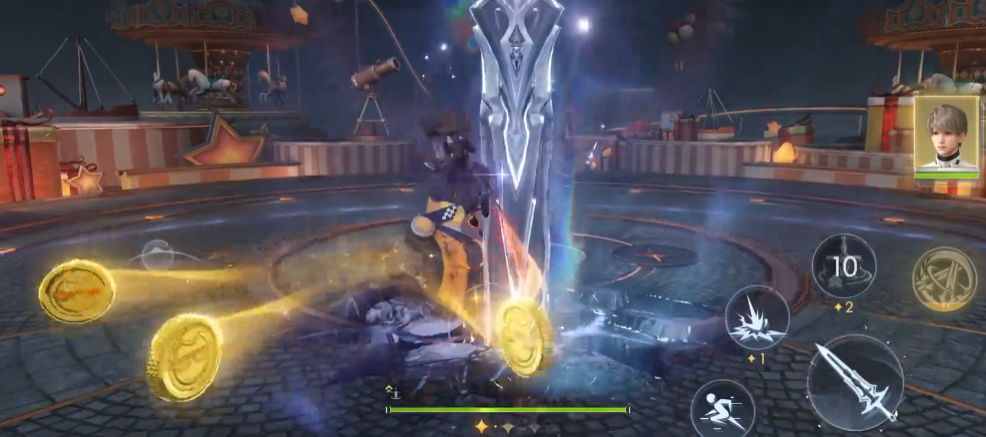Activate the burst impact skill icon
Screen dimensions: 986x437
click(x=757, y=317)
